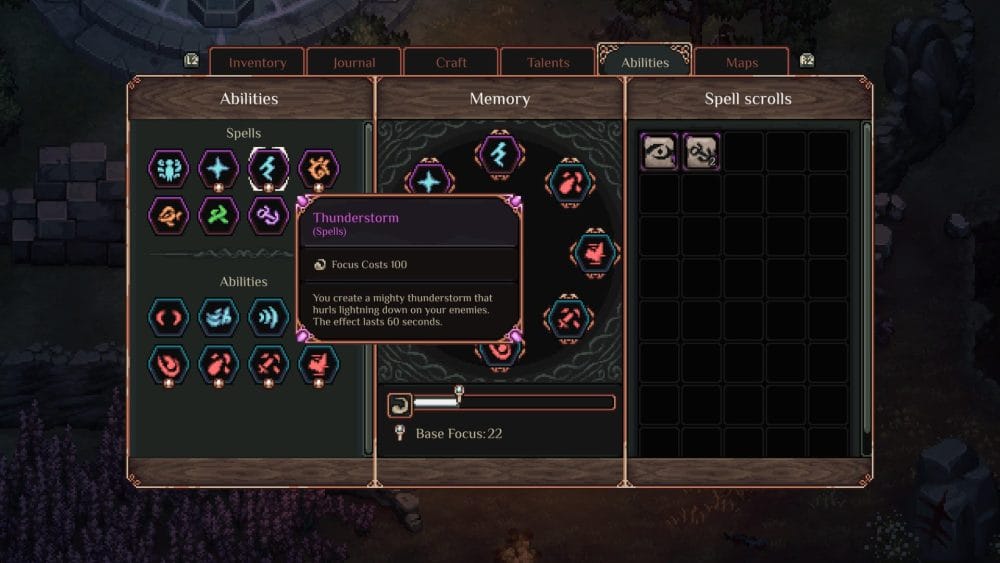Select the eye spell scroll
1000x563 pixels.
click(x=659, y=152)
